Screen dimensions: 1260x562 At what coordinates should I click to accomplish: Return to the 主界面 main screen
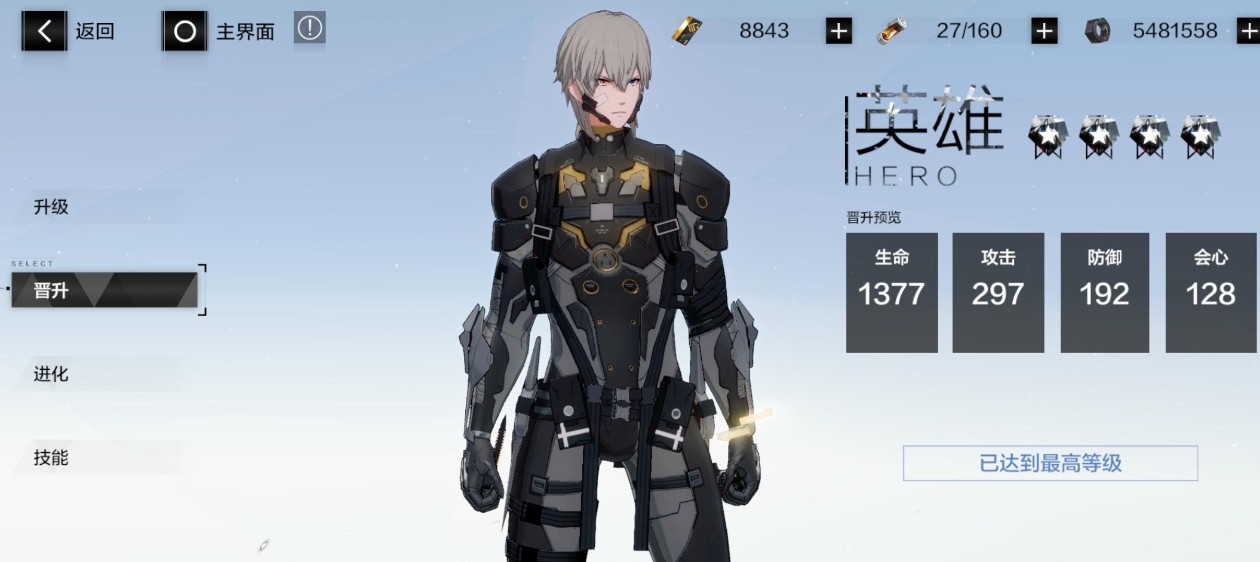[219, 31]
